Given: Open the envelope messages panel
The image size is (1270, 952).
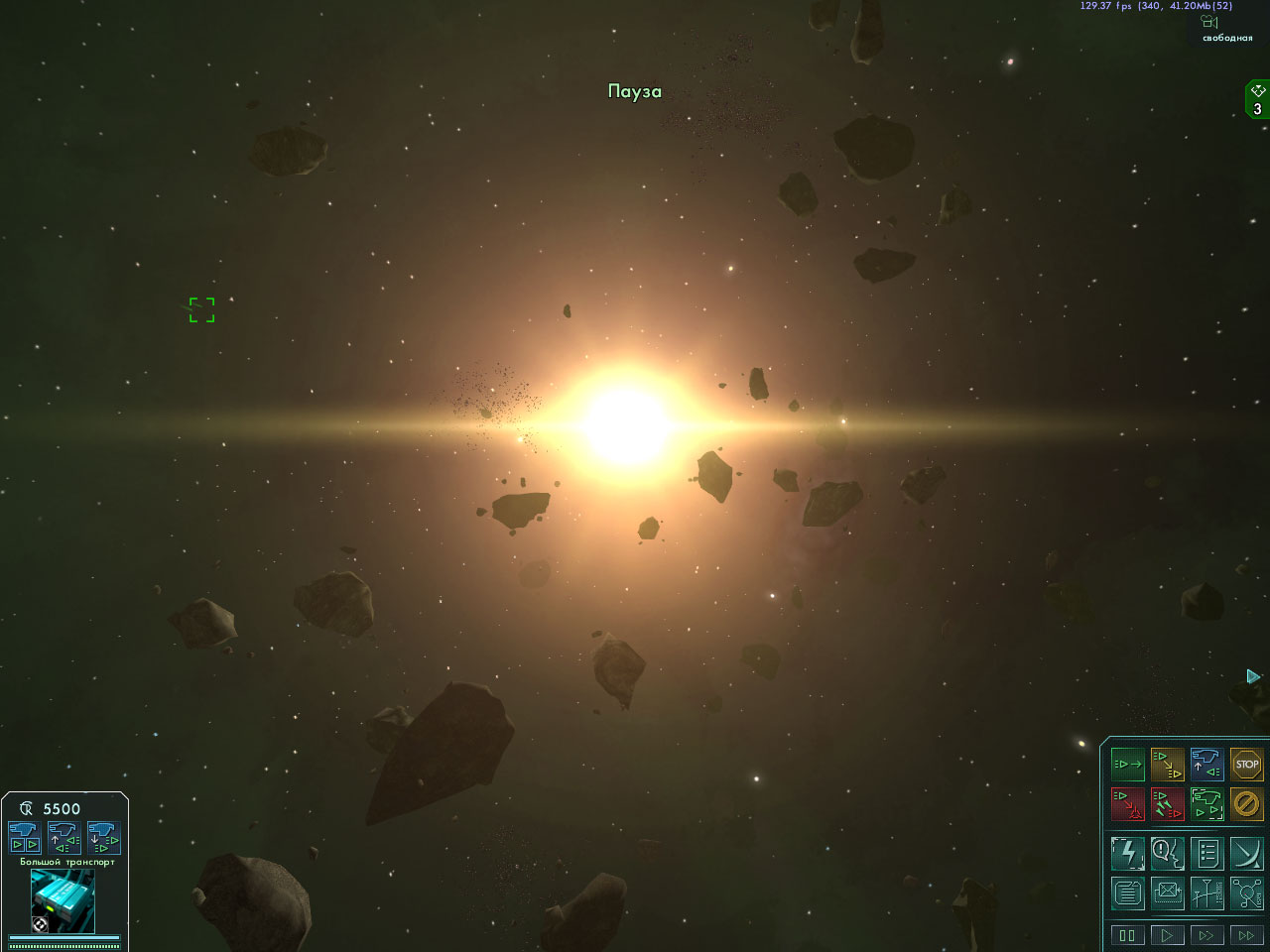Looking at the screenshot, I should pos(1167,893).
